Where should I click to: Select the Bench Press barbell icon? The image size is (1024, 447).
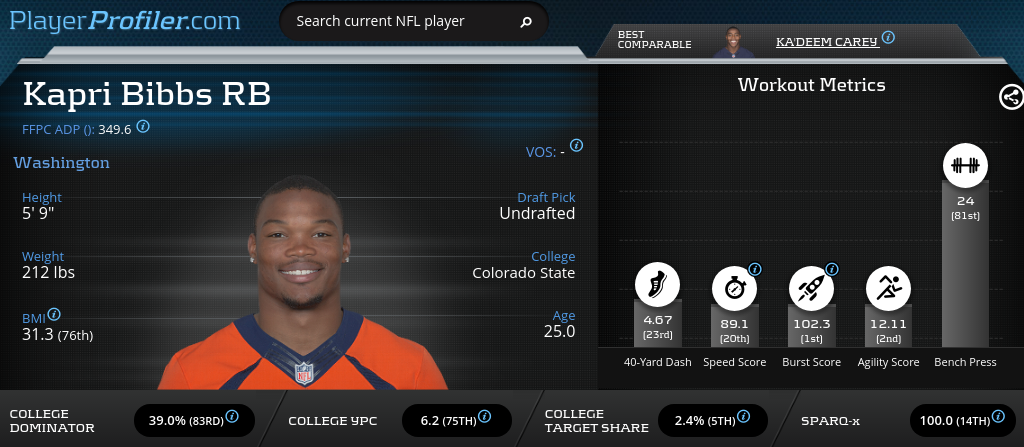pyautogui.click(x=964, y=166)
